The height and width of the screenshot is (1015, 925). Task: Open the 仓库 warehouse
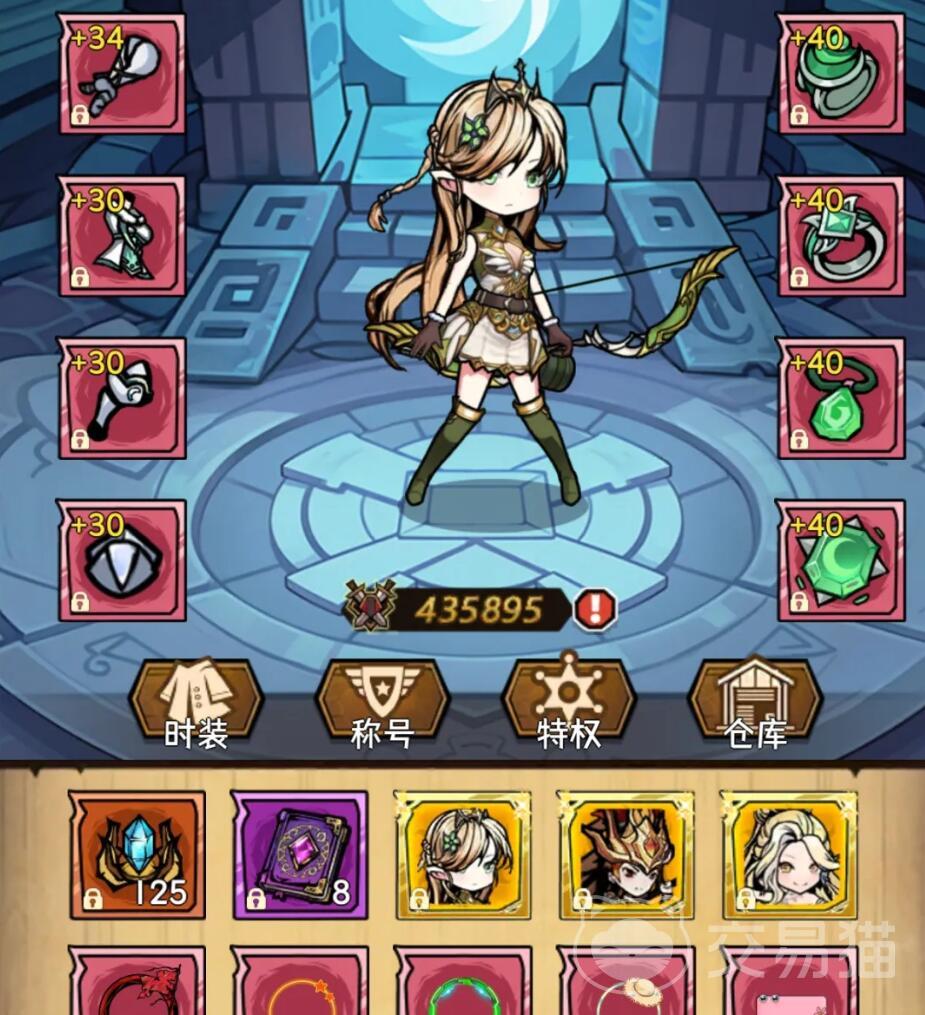(756, 703)
